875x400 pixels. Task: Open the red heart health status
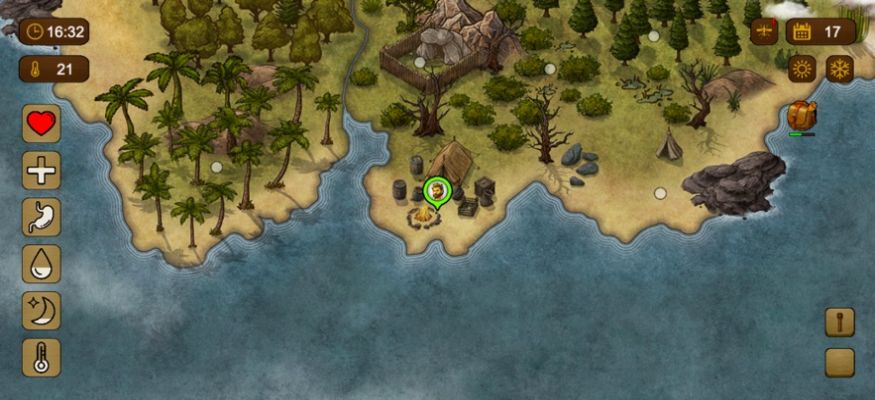[41, 125]
